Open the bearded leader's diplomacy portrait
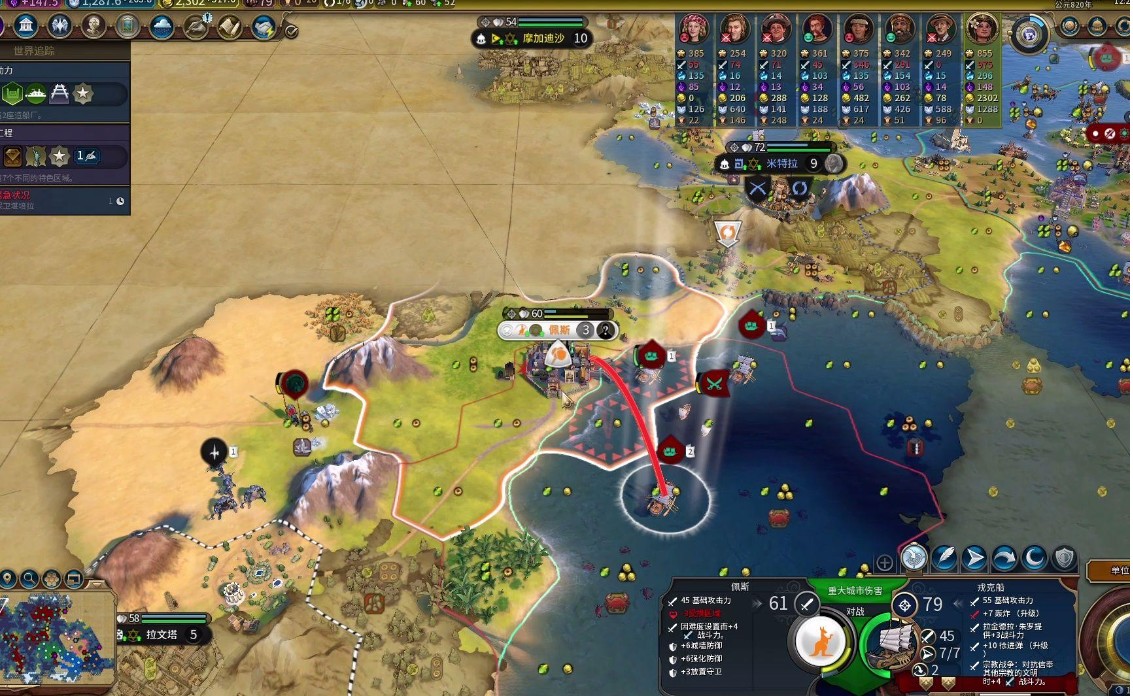1133x696 pixels. (900, 28)
